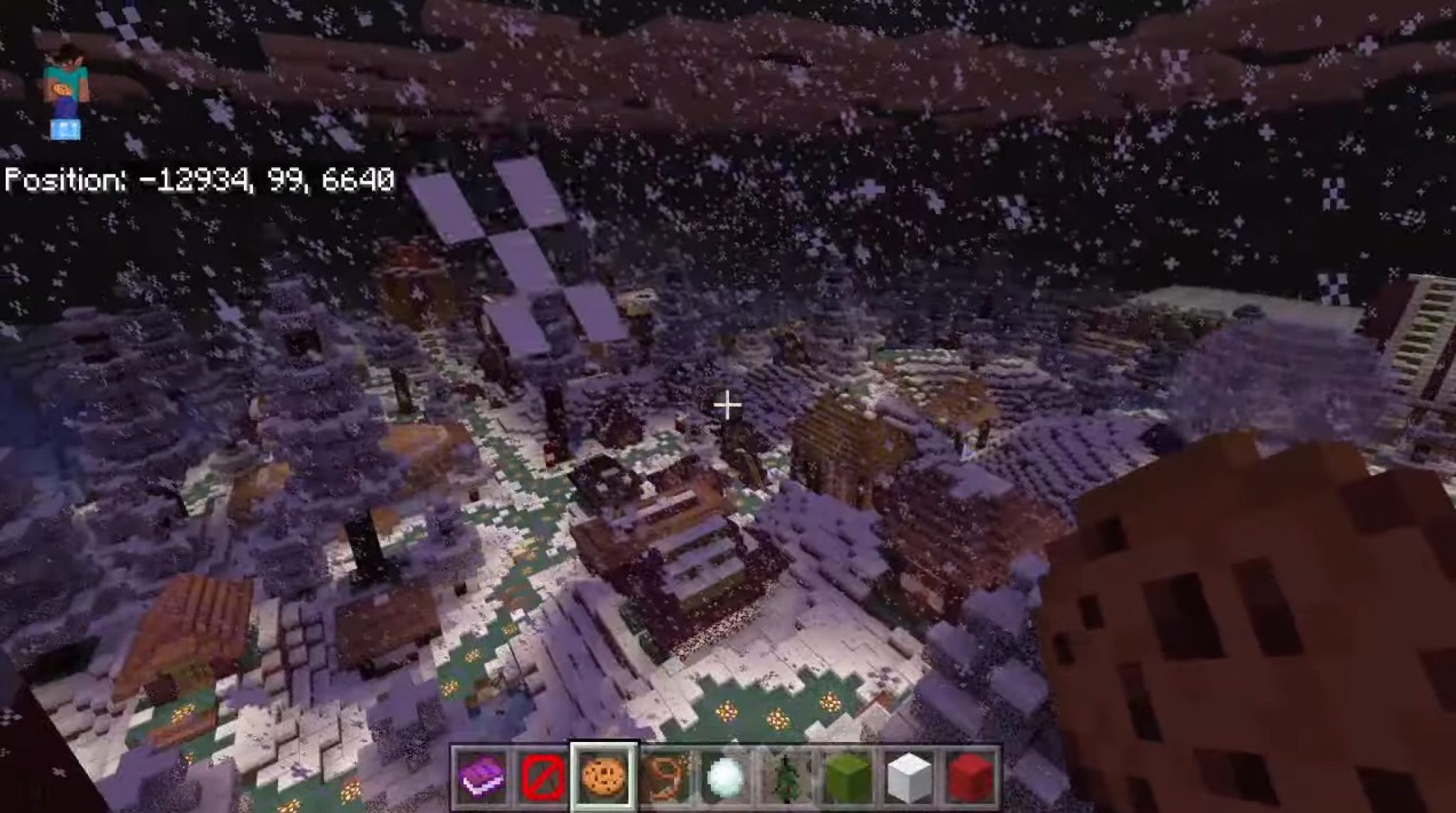Click the Position coordinates text overlay
1456x813 pixels.
tap(199, 181)
